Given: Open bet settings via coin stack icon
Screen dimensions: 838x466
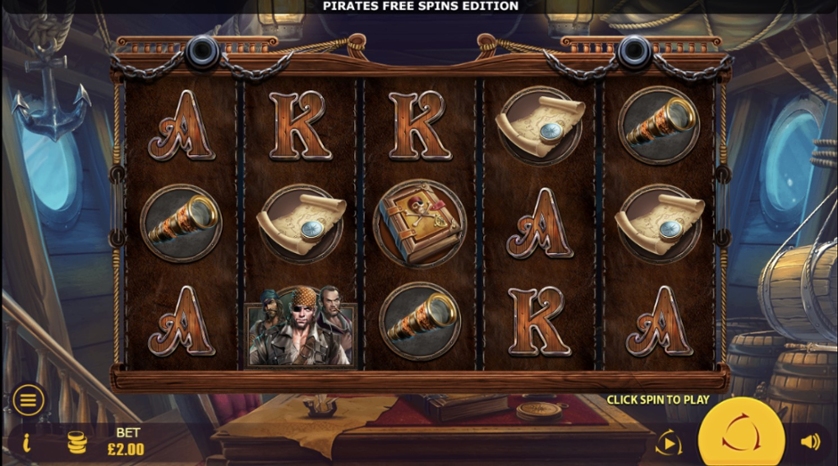Looking at the screenshot, I should pyautogui.click(x=76, y=442).
